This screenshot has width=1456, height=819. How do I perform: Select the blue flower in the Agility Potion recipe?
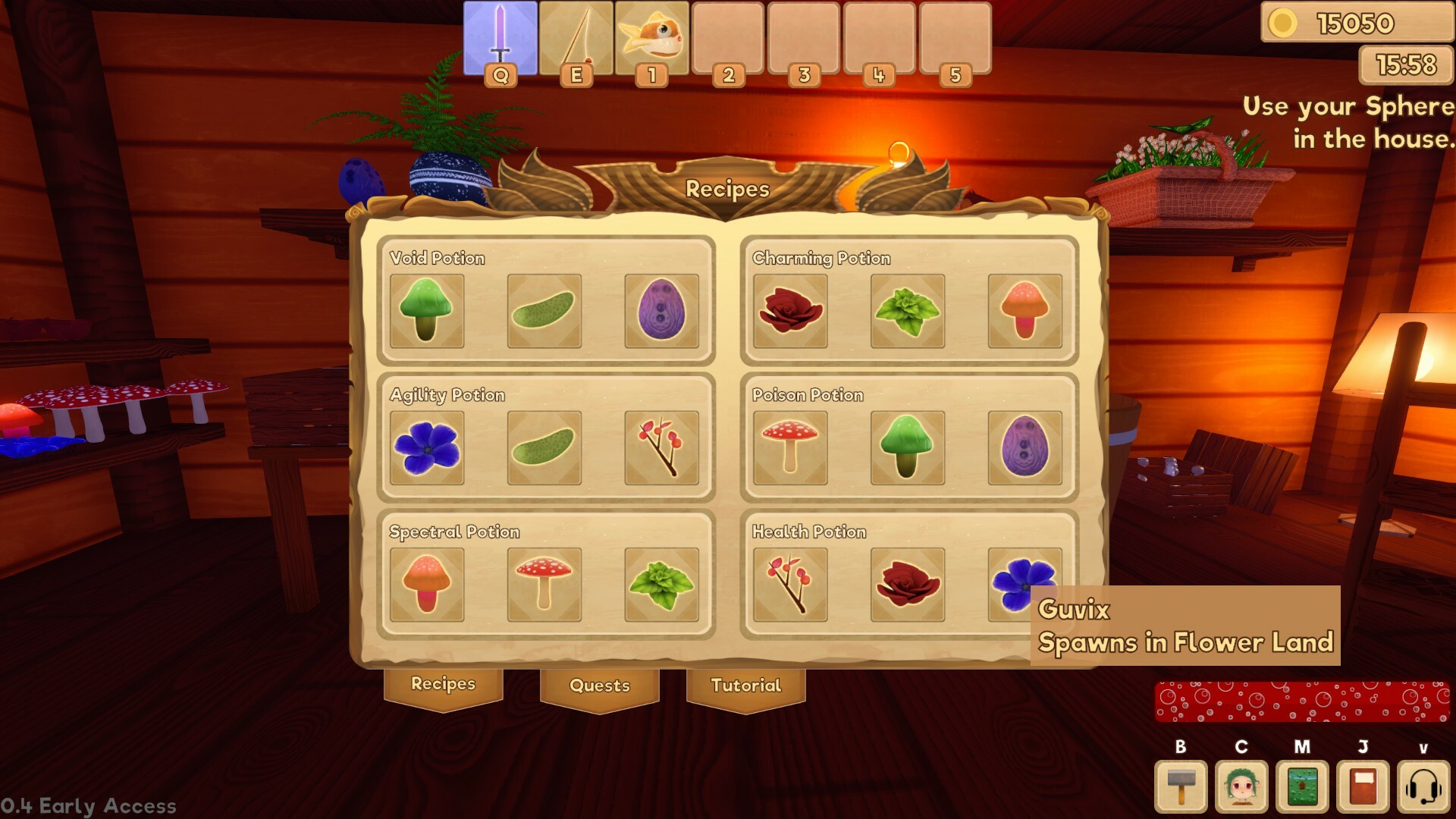point(426,447)
